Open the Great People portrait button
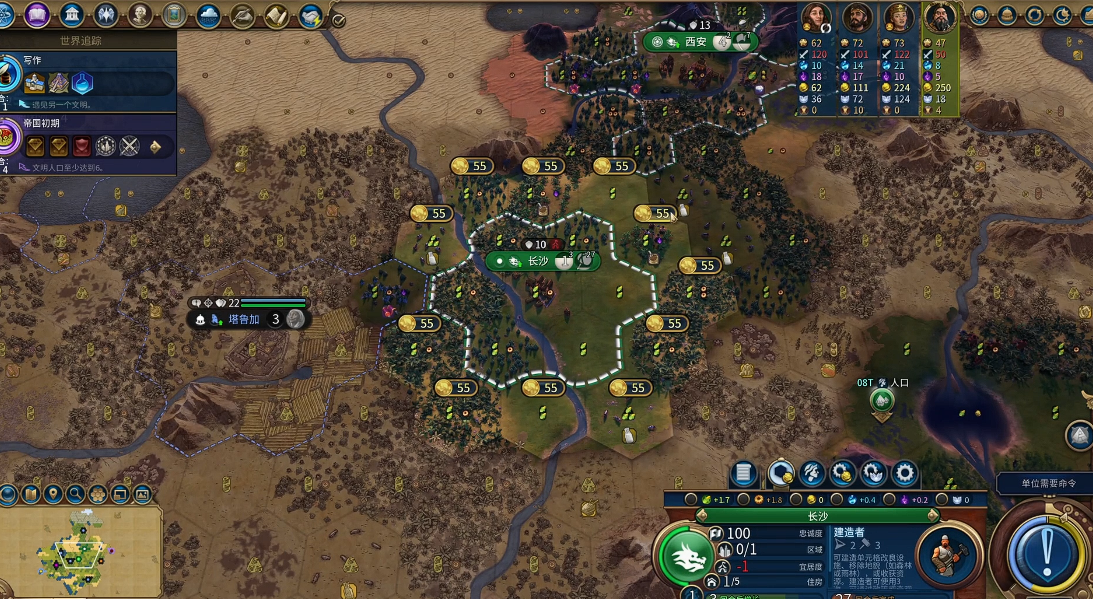1093x599 pixels. (140, 14)
